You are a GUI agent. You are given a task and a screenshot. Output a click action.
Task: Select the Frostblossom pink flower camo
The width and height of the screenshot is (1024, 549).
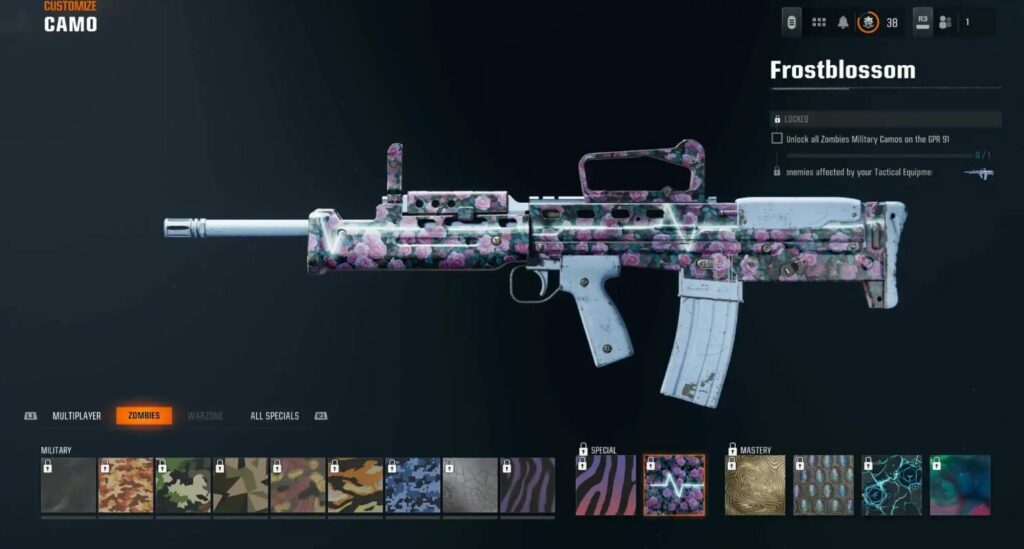[x=673, y=485]
